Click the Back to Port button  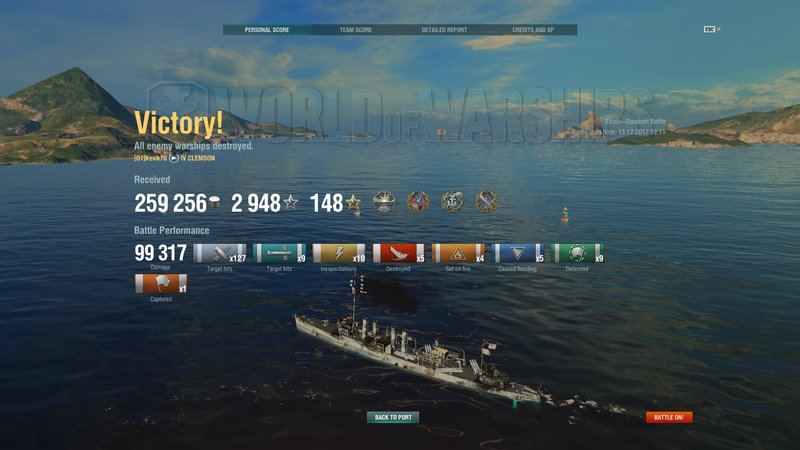393,417
